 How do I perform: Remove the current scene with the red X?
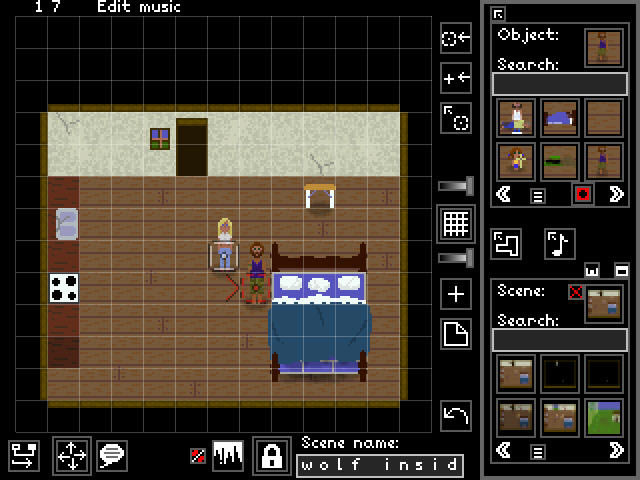coord(575,292)
